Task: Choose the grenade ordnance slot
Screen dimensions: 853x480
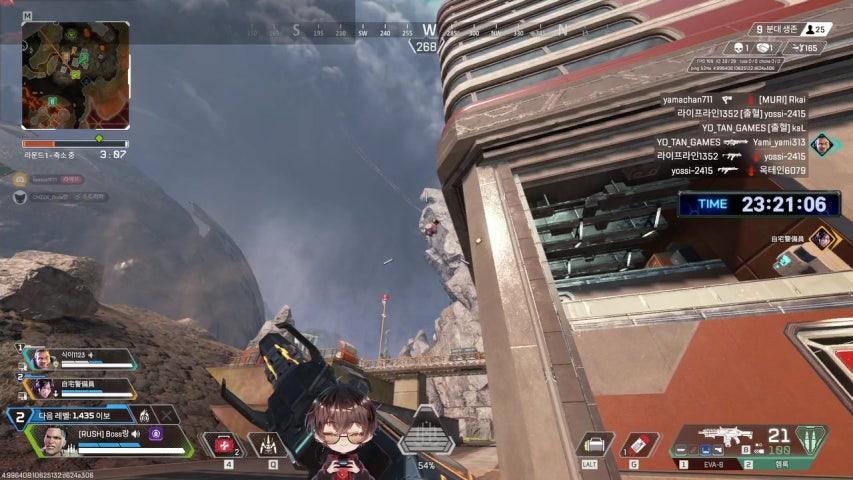Action: tap(639, 444)
